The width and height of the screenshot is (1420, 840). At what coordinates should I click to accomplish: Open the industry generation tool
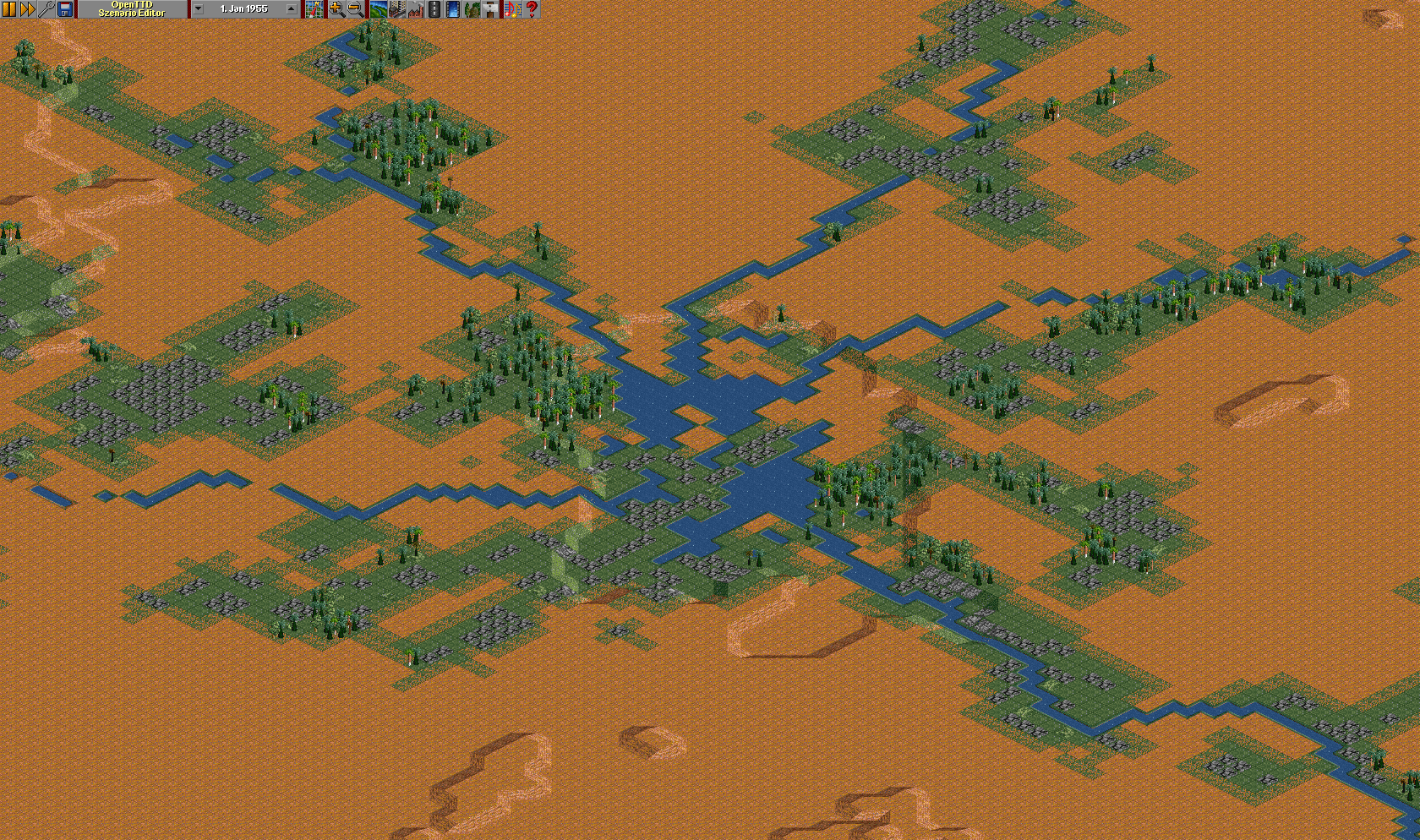(415, 9)
